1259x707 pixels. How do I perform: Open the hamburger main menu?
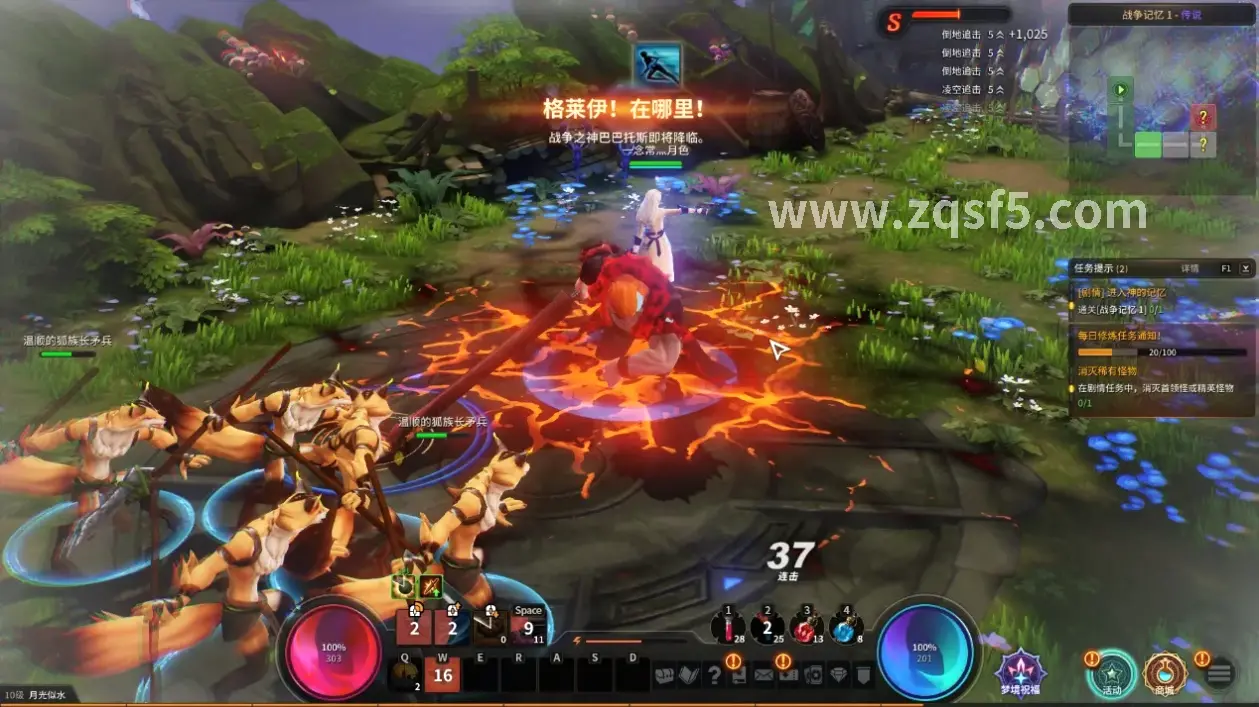click(x=1219, y=673)
